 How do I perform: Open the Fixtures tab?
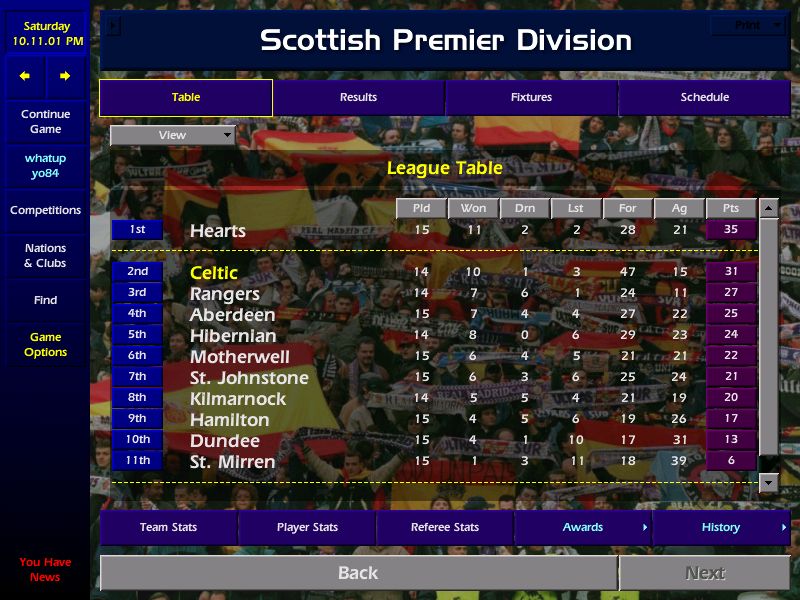tap(531, 97)
